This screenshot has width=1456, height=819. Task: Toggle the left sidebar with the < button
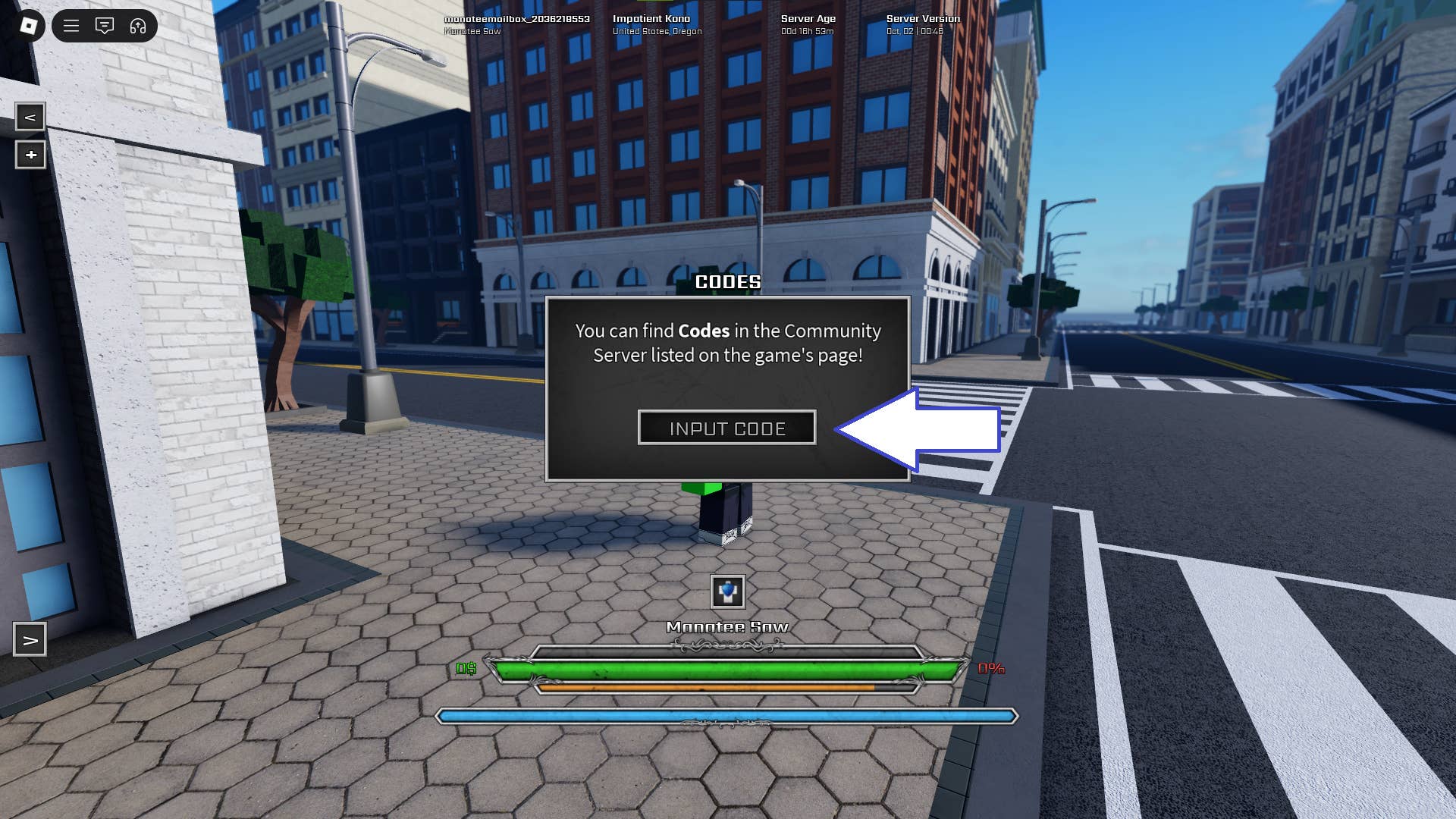coord(30,117)
